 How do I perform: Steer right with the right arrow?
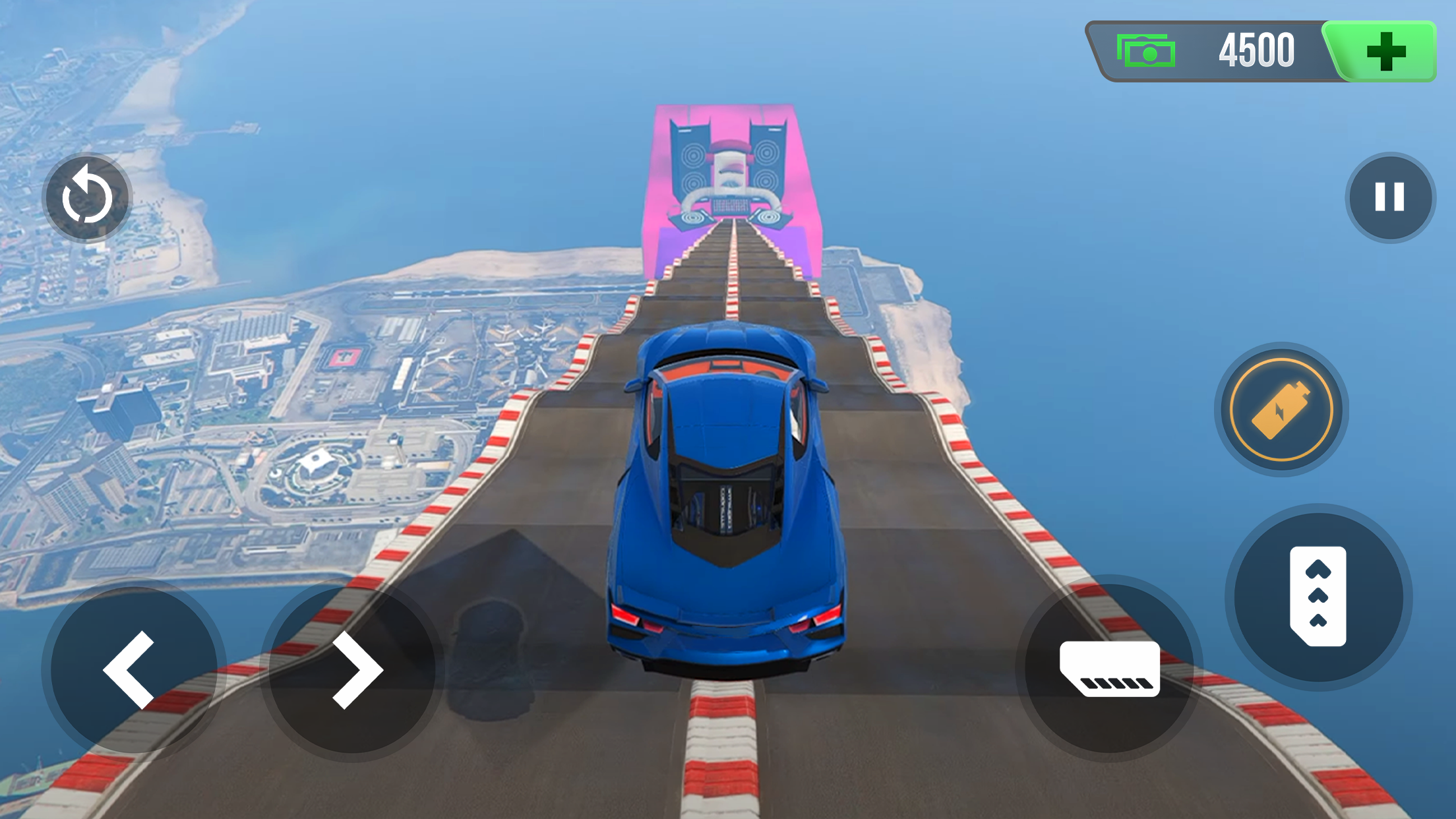pos(353,669)
